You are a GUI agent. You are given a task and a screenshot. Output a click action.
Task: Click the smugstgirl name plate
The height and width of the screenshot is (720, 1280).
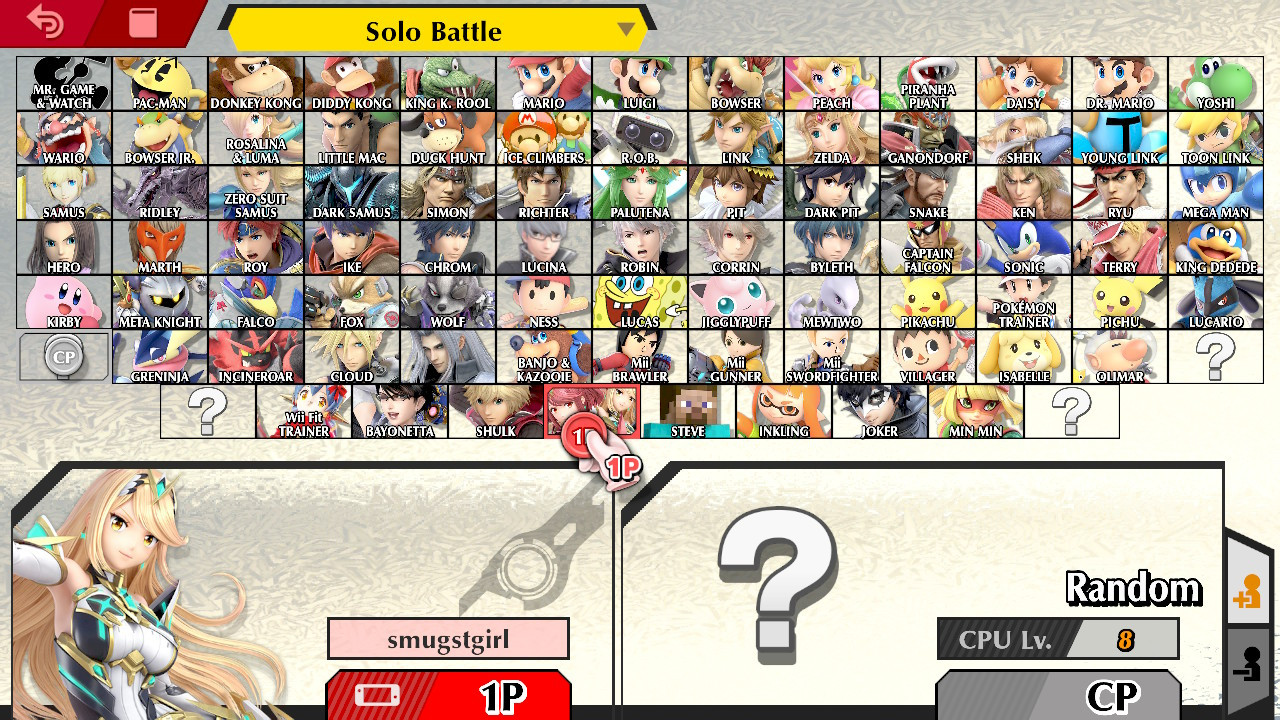click(448, 639)
